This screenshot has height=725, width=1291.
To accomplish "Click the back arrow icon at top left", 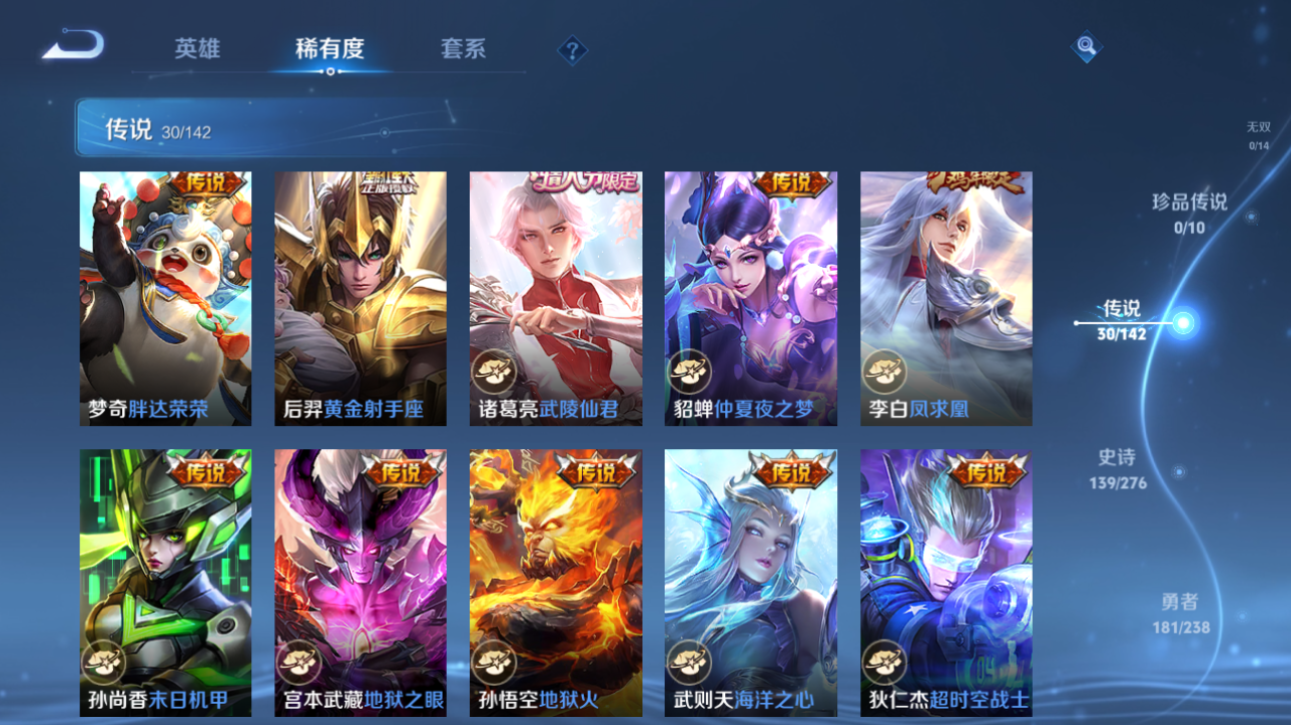I will (x=75, y=45).
